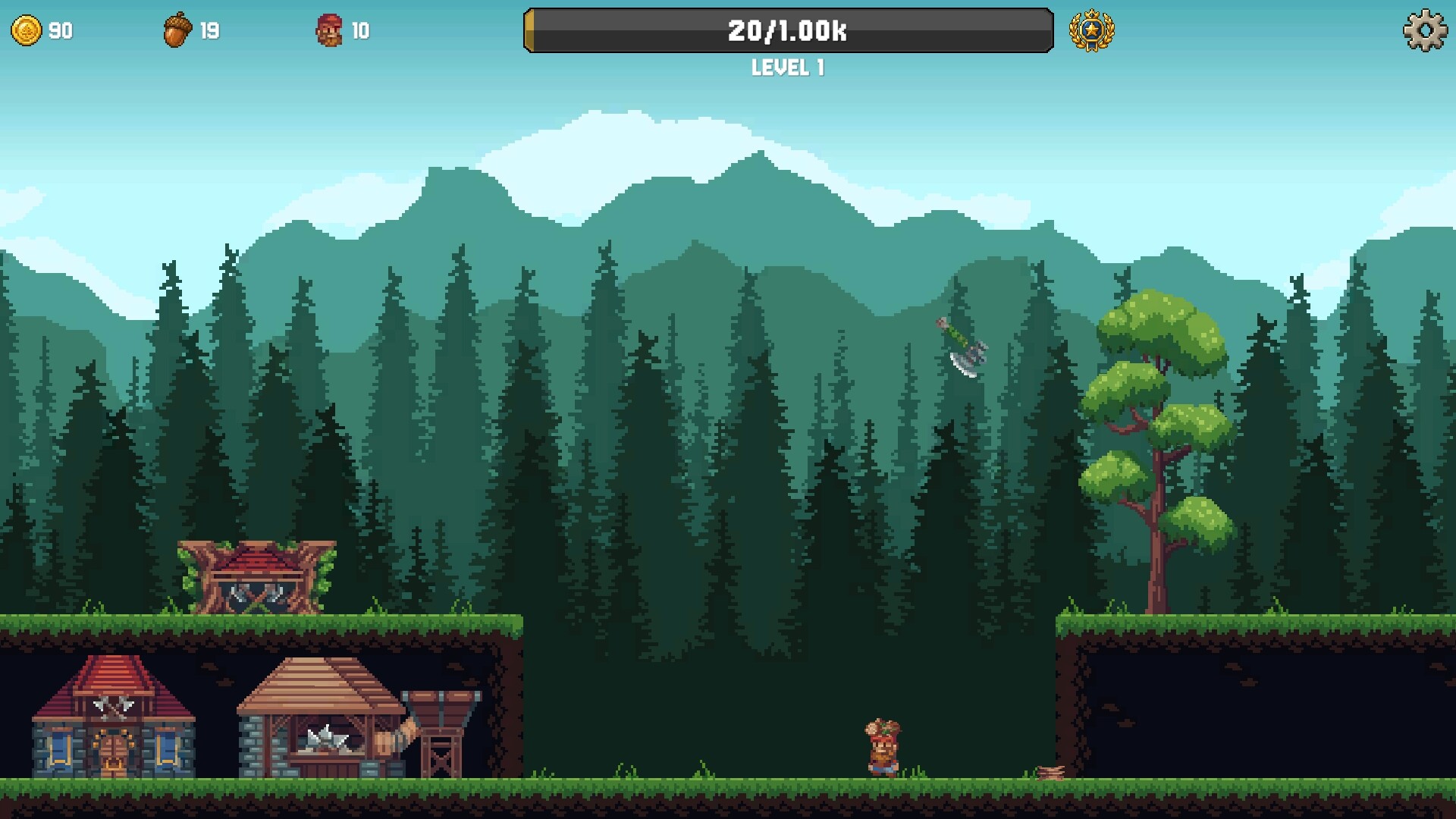1456x819 pixels.
Task: Click the coin count showing 90
Action: coord(58,31)
